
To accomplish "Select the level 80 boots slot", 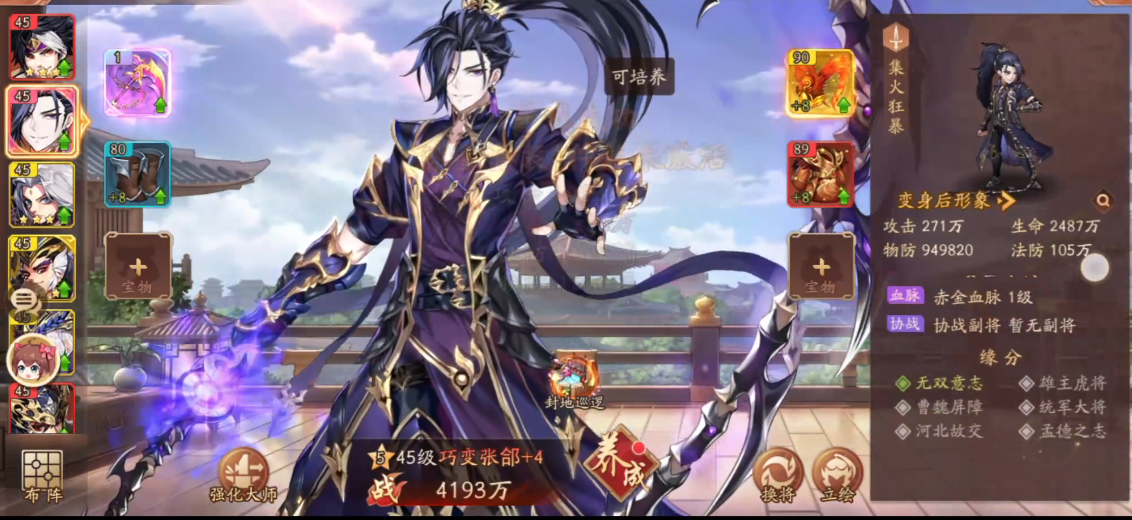I will pyautogui.click(x=137, y=174).
